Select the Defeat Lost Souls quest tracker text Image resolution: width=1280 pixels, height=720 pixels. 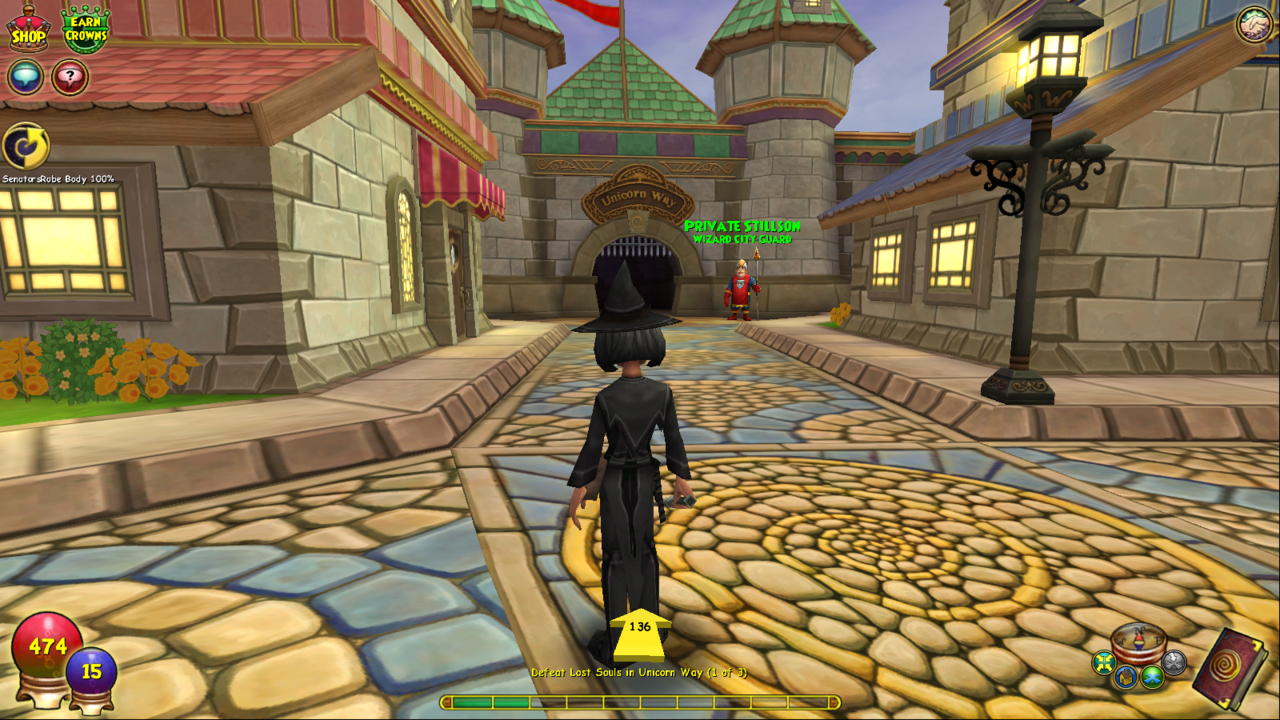638,673
